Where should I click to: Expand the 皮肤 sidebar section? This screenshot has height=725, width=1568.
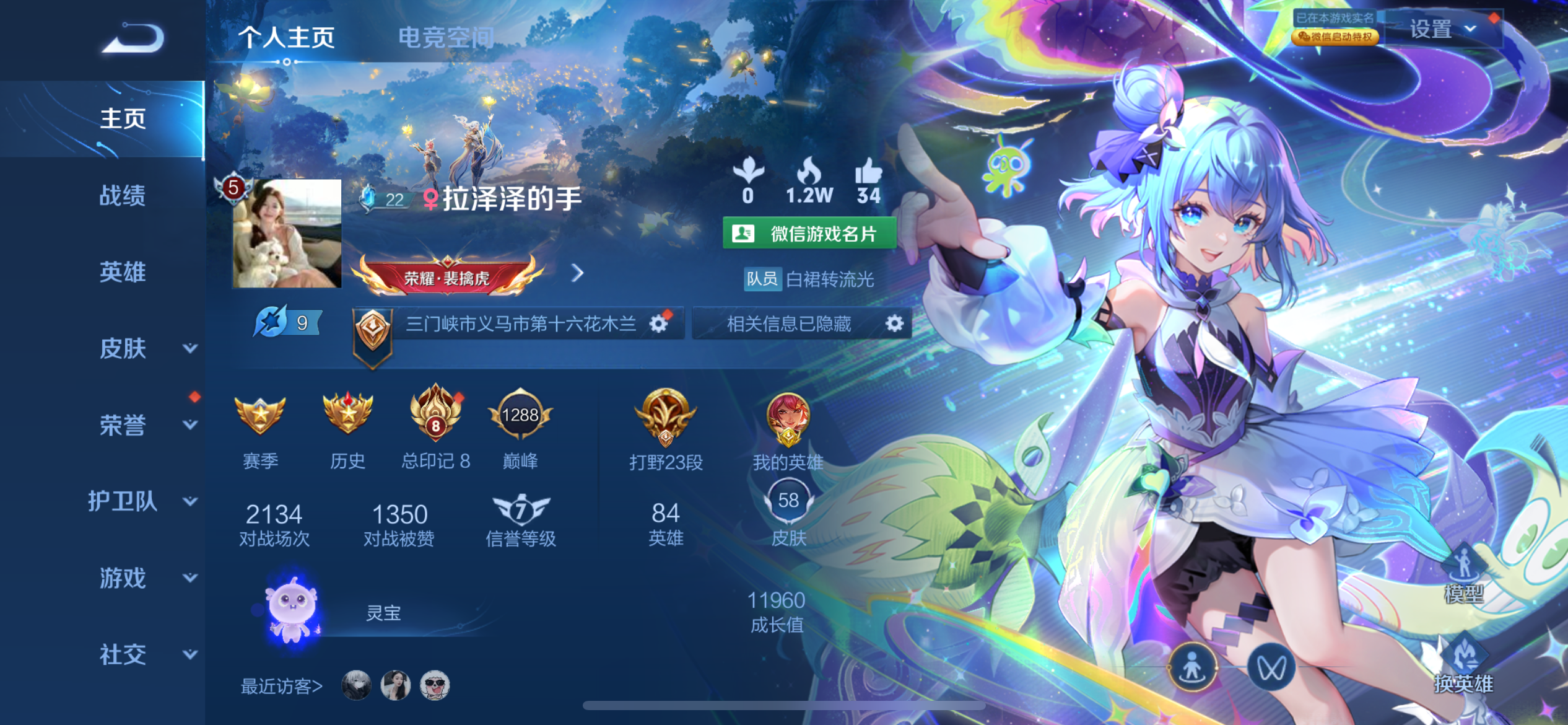click(124, 349)
